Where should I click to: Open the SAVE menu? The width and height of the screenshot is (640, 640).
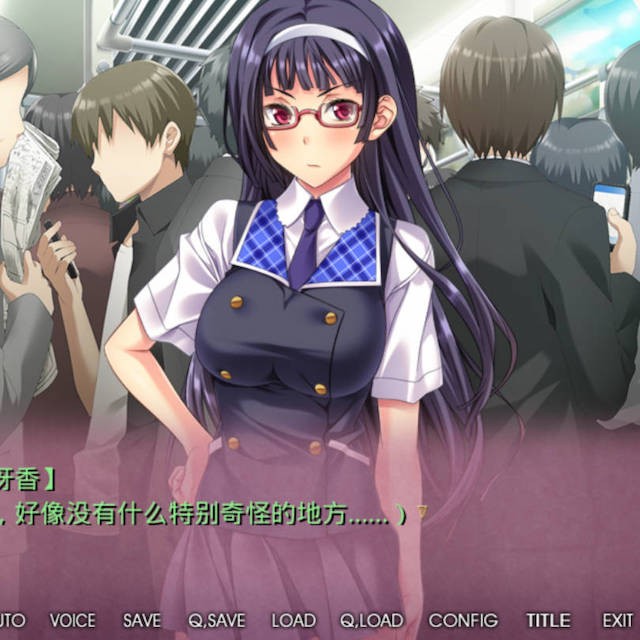141,621
